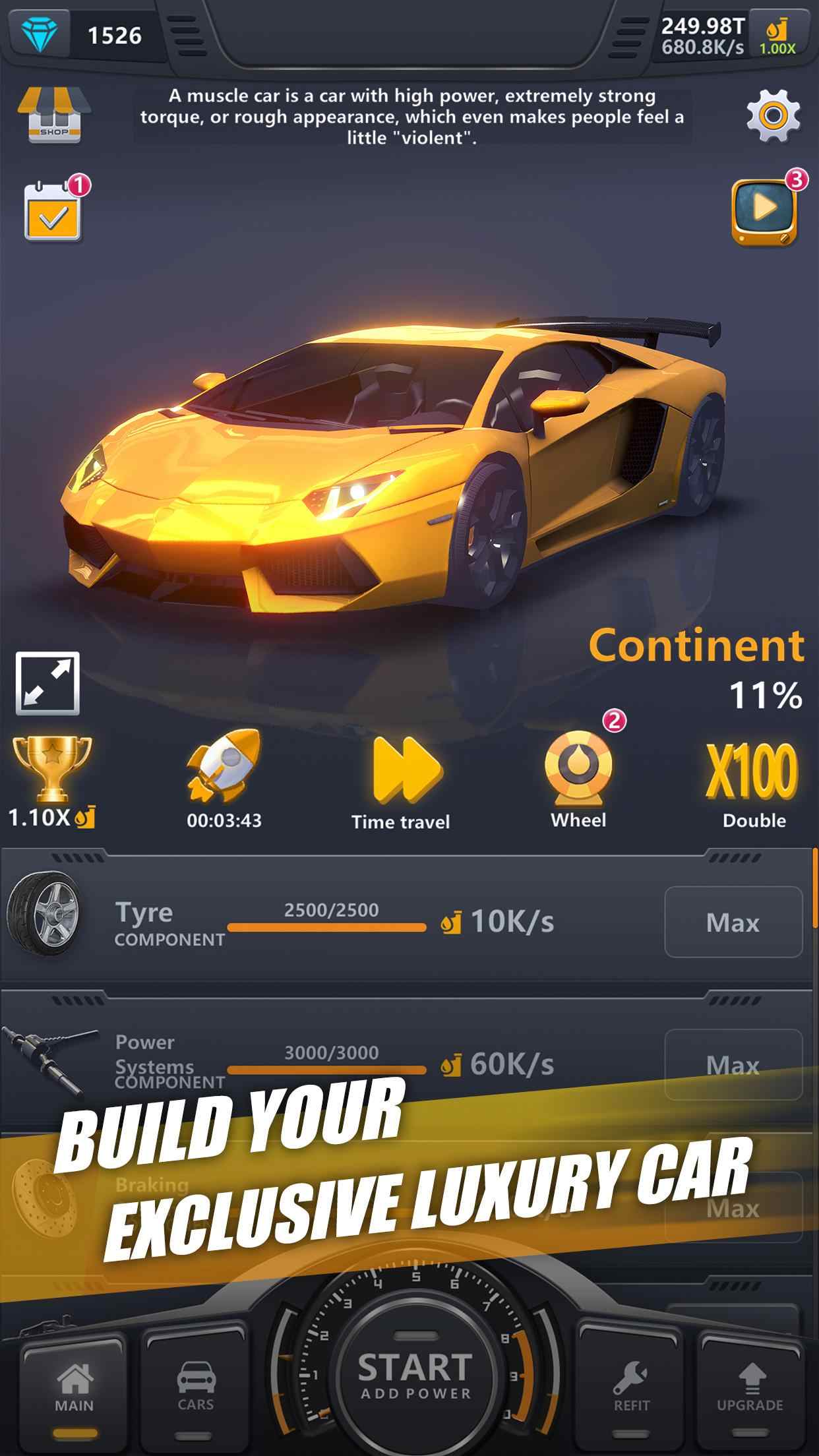Activate the X100 Double bonus
This screenshot has width=819, height=1456.
click(x=753, y=781)
